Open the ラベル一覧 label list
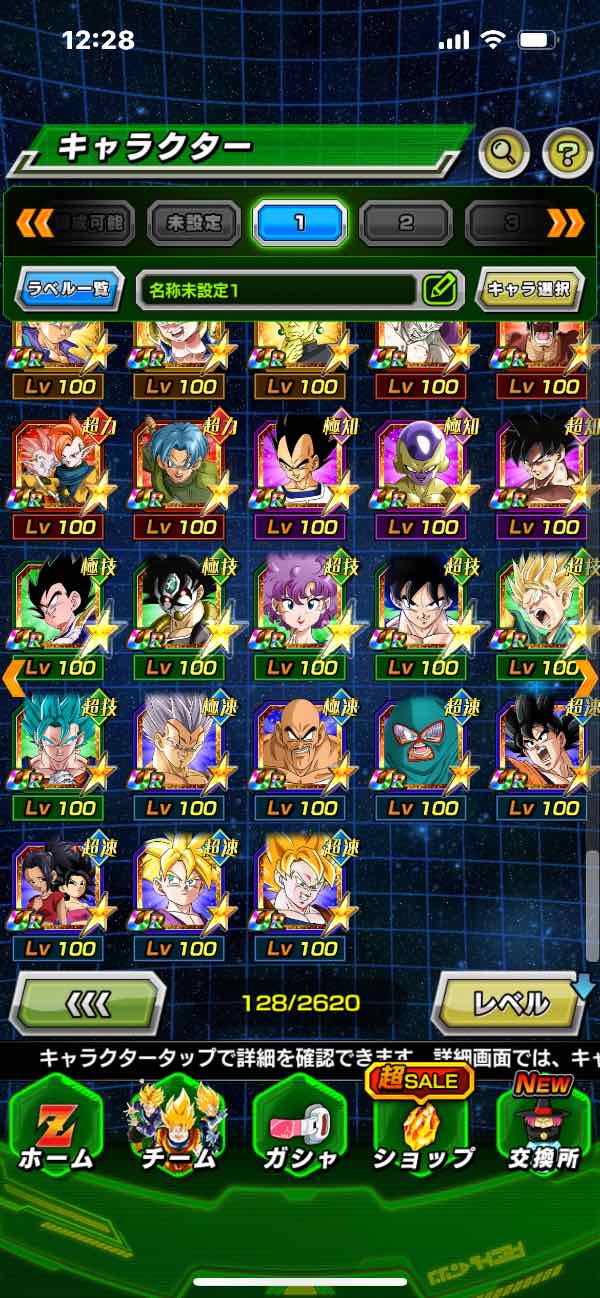The width and height of the screenshot is (600, 1298). [x=70, y=290]
